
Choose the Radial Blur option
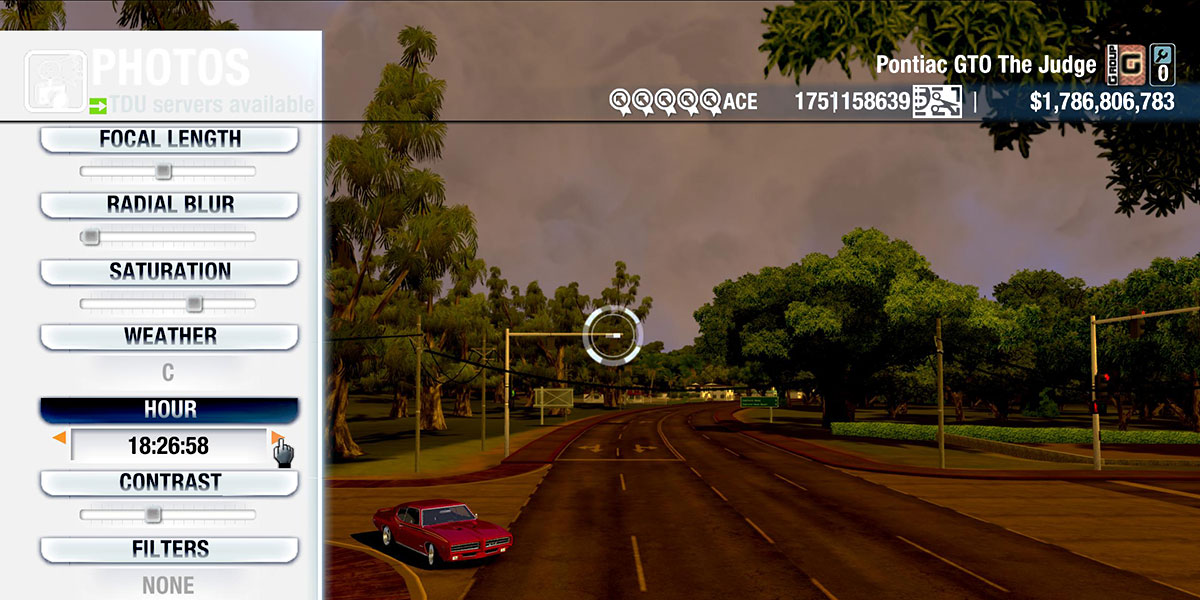169,205
